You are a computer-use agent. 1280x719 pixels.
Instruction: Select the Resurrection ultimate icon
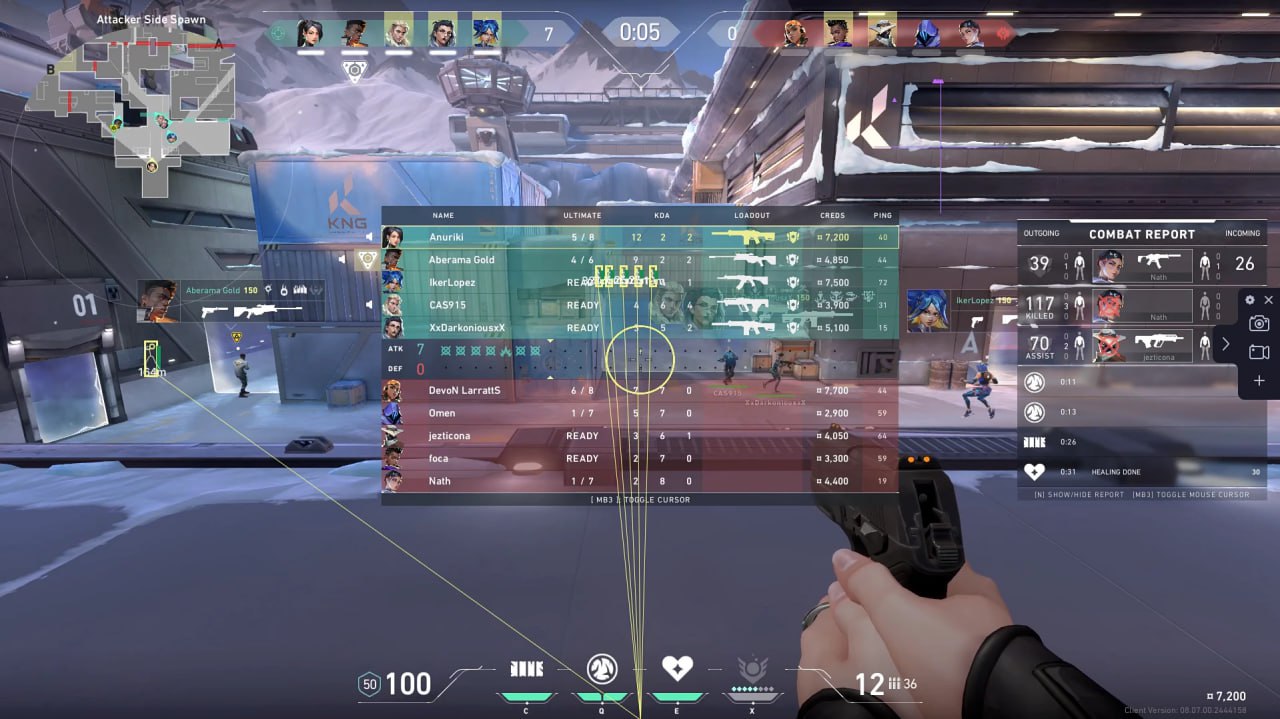pos(751,668)
